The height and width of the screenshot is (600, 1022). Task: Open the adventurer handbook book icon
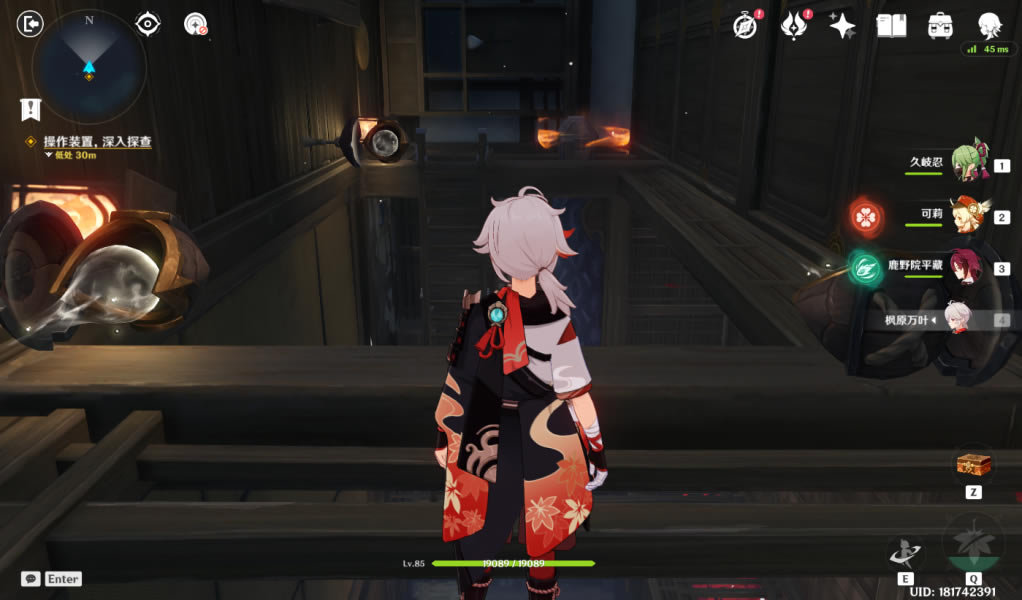pos(891,26)
